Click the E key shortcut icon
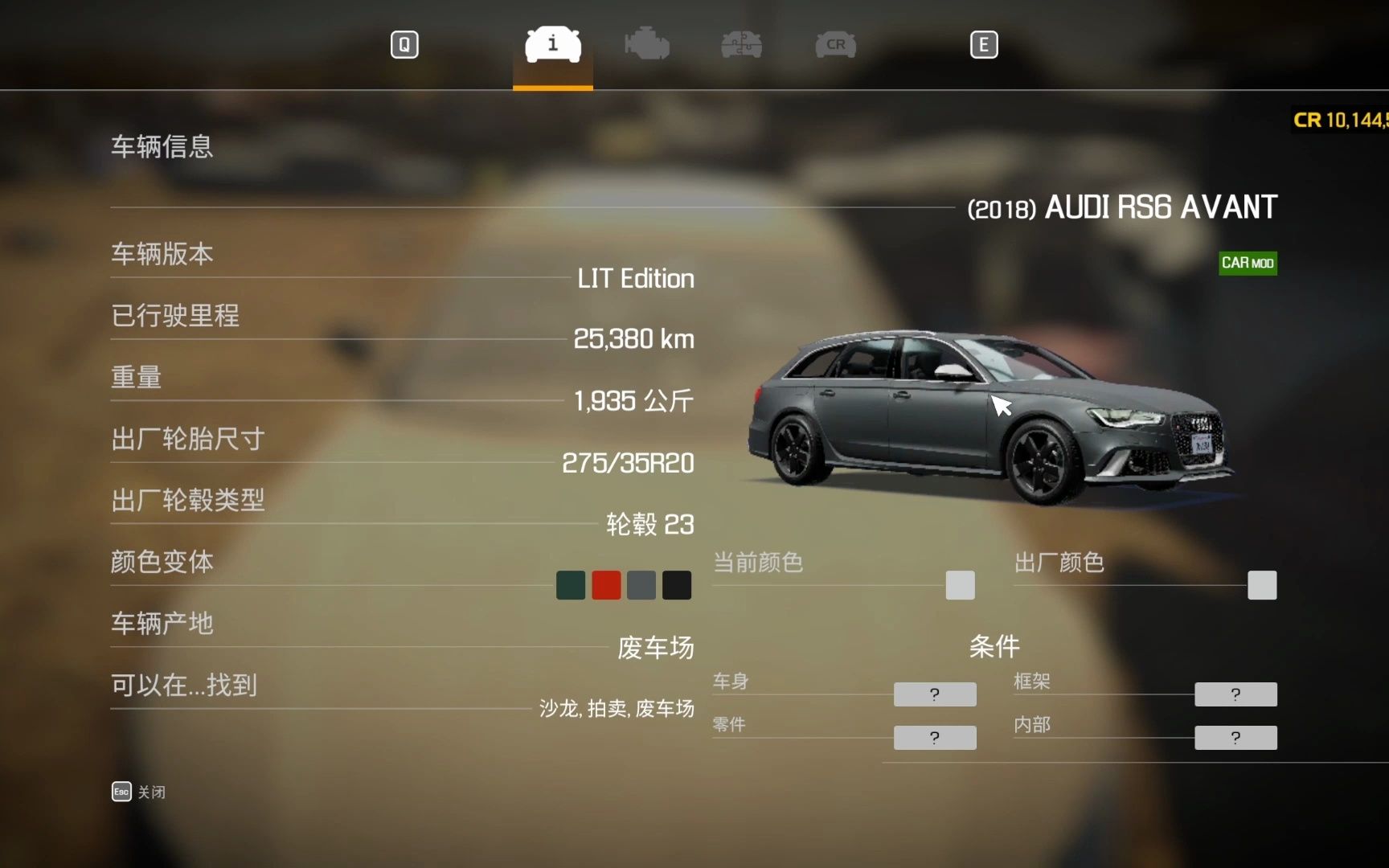Screen dimensions: 1389x868 (983, 45)
